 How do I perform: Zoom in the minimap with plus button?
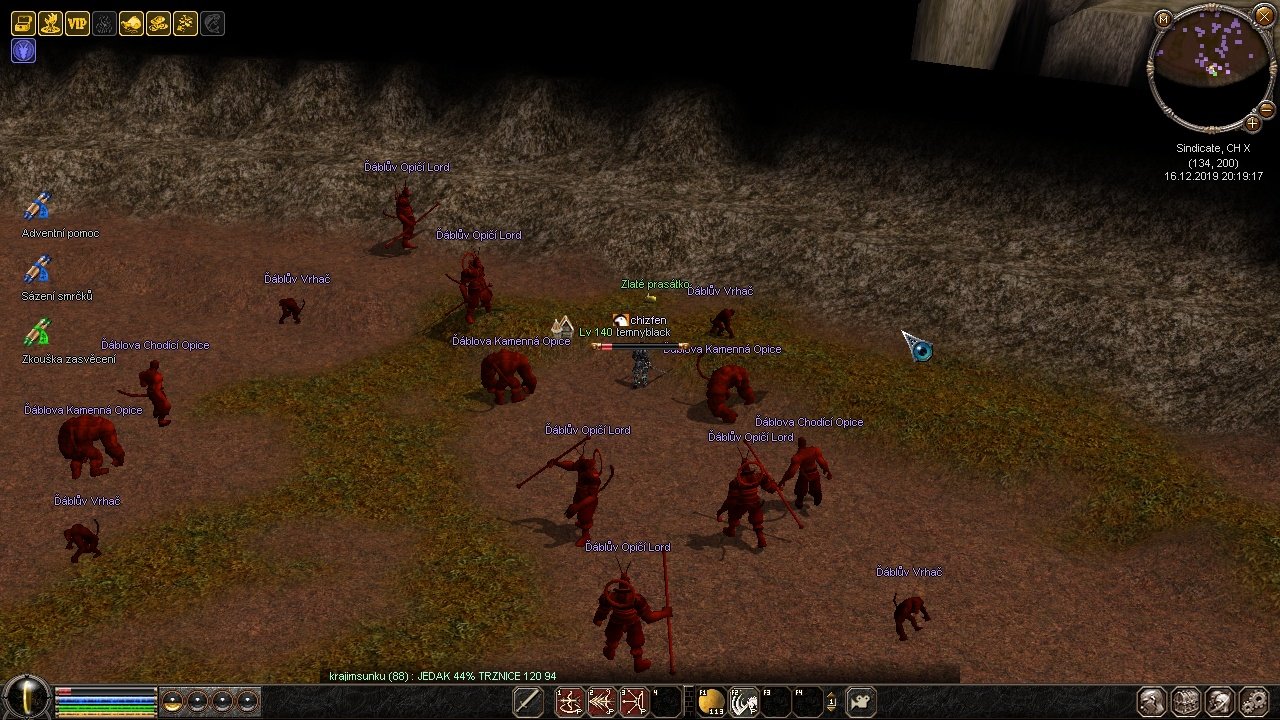point(1252,123)
